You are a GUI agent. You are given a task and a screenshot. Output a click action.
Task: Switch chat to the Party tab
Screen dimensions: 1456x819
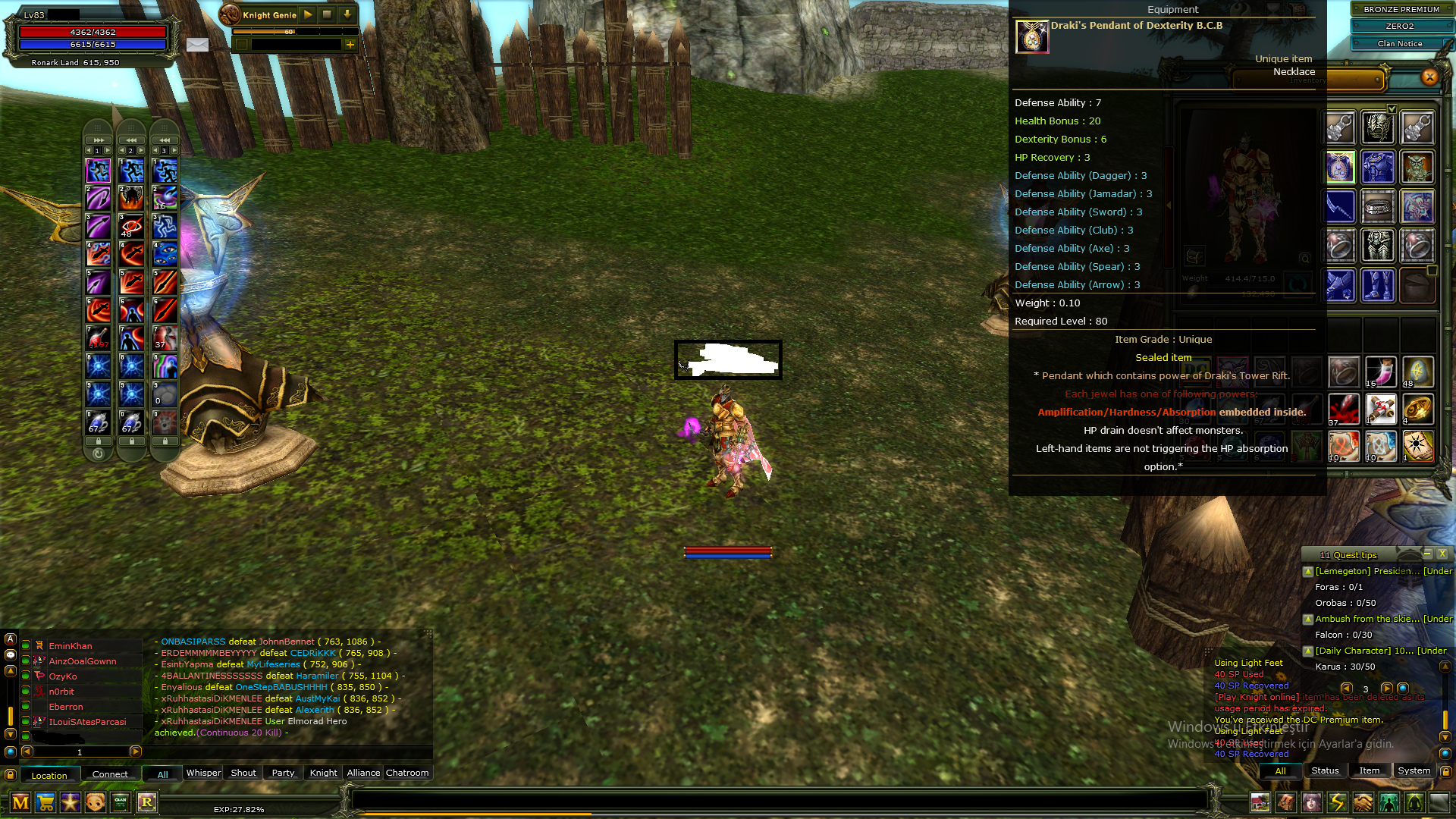tap(283, 773)
